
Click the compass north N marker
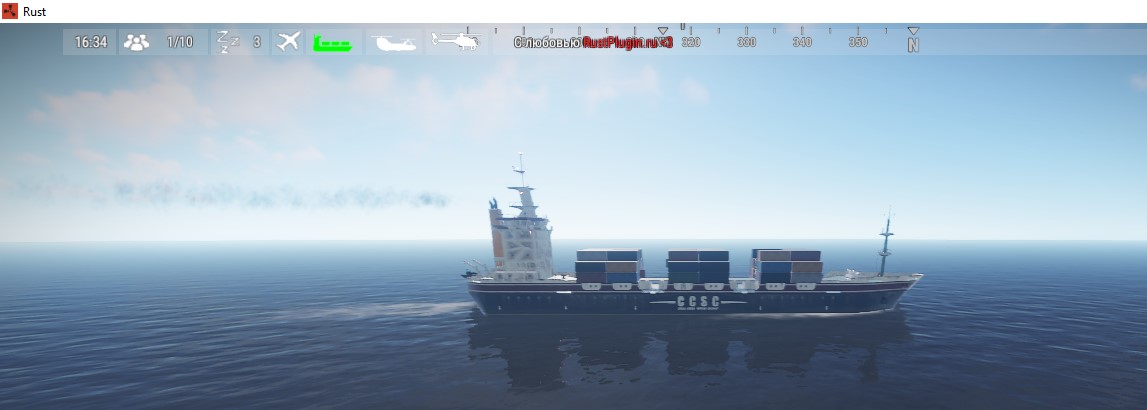click(x=913, y=44)
